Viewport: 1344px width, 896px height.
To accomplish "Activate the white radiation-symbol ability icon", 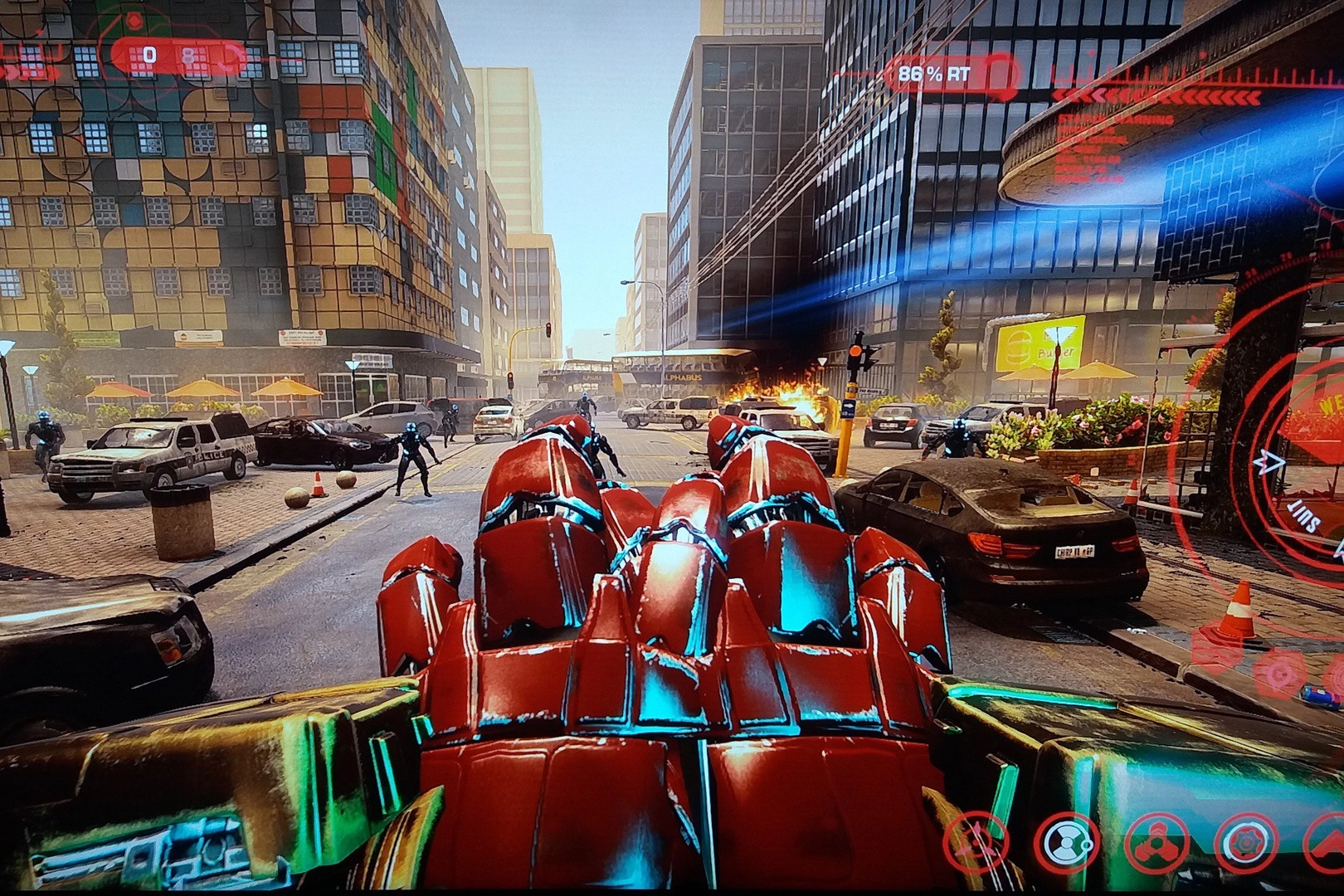I will tap(1069, 843).
